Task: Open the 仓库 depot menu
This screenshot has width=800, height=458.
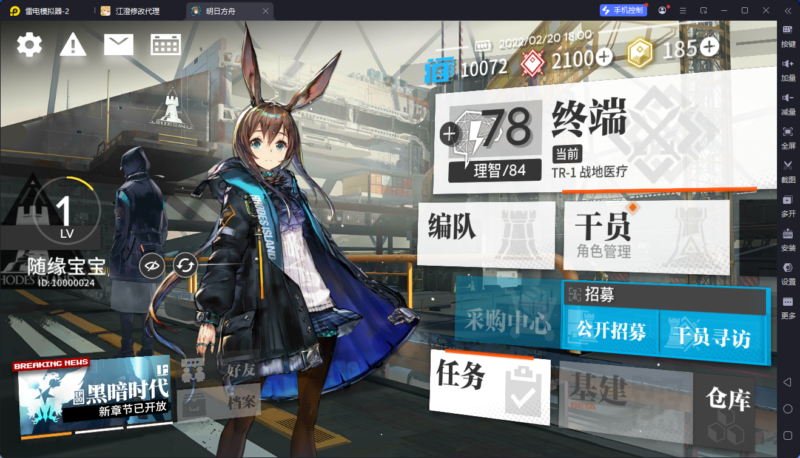Action: (725, 405)
